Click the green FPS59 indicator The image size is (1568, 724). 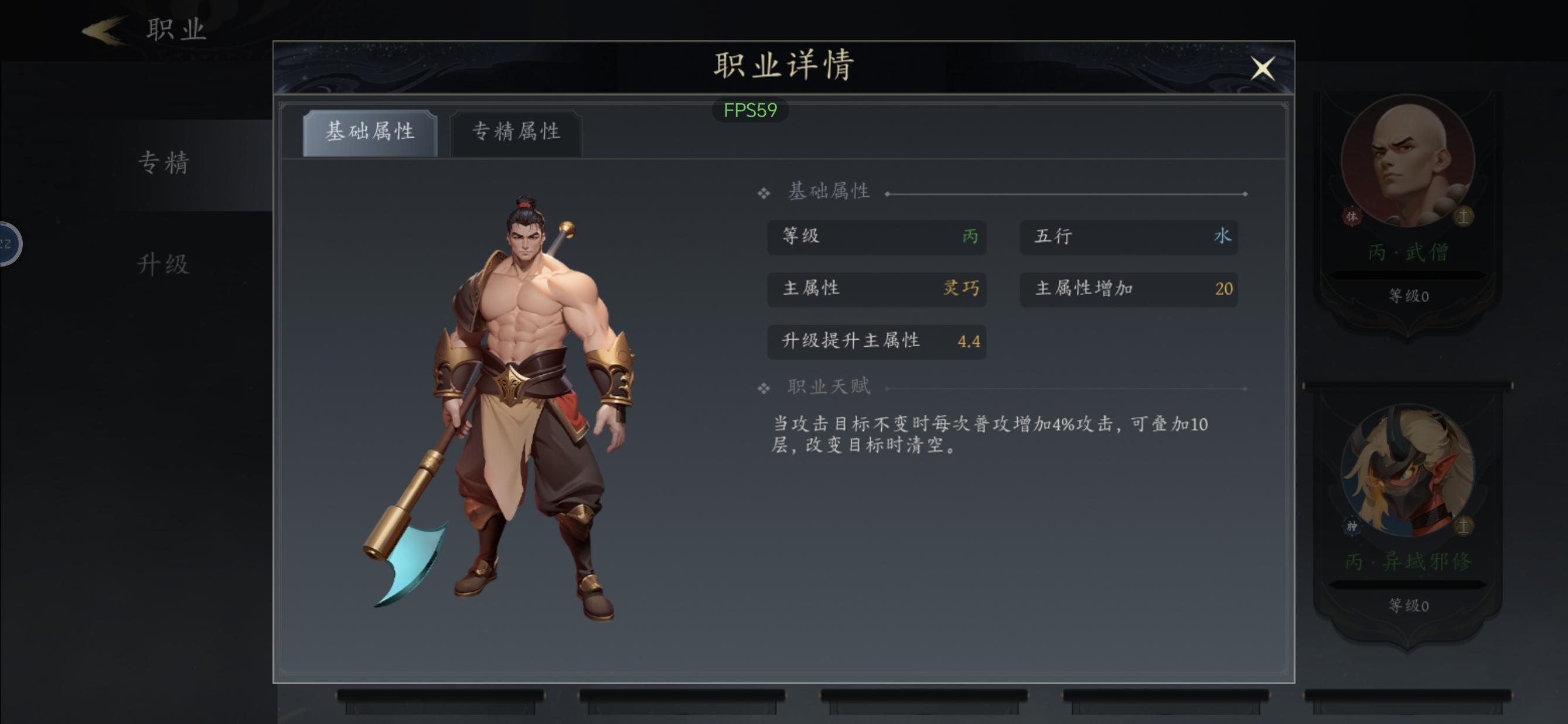pyautogui.click(x=750, y=110)
